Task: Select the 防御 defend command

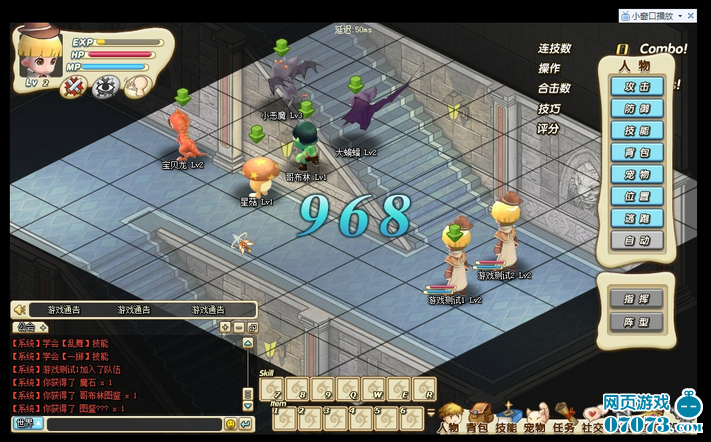Action: 636,109
